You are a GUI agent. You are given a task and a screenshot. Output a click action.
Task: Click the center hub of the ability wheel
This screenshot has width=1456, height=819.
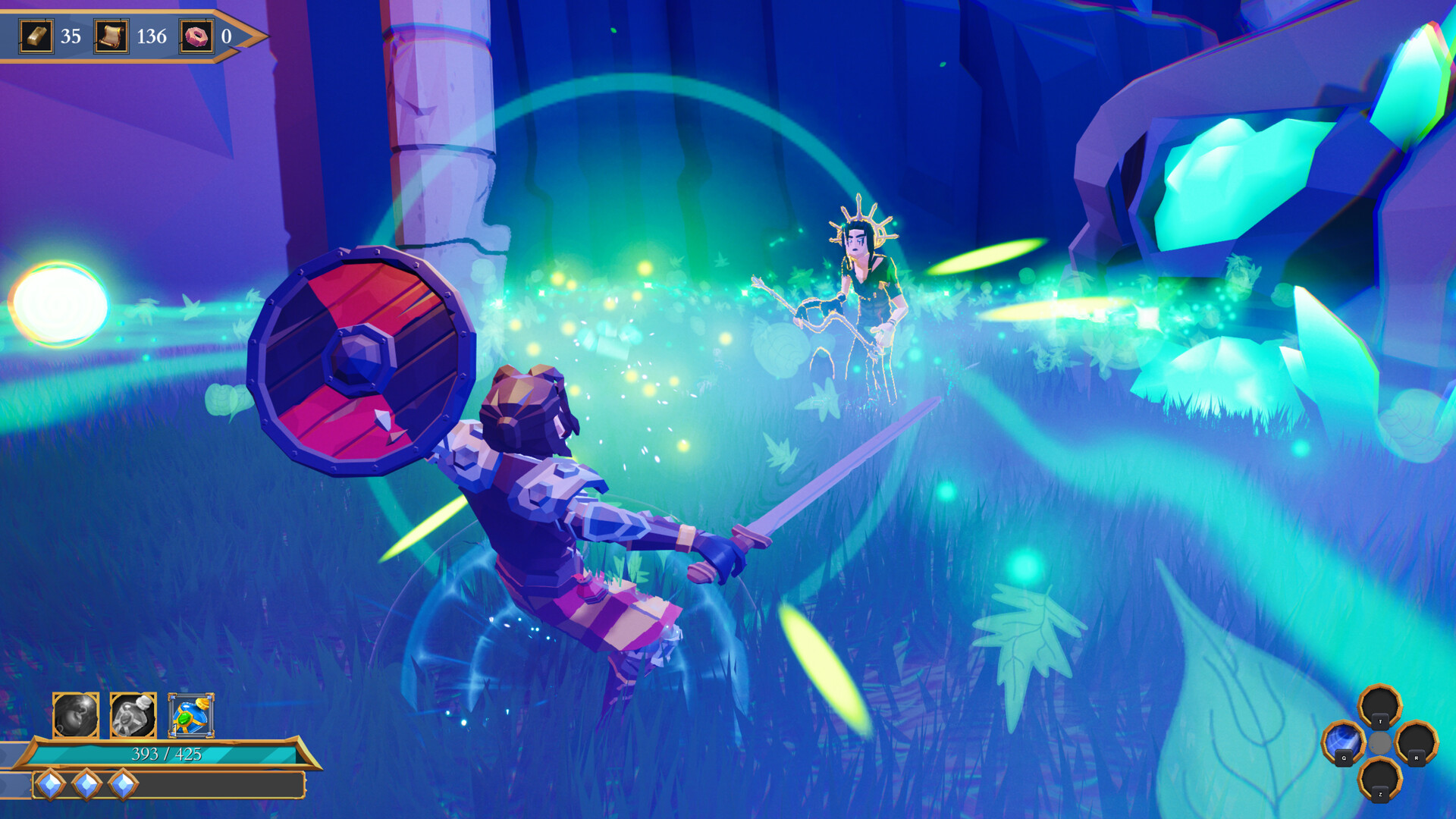tap(1380, 742)
